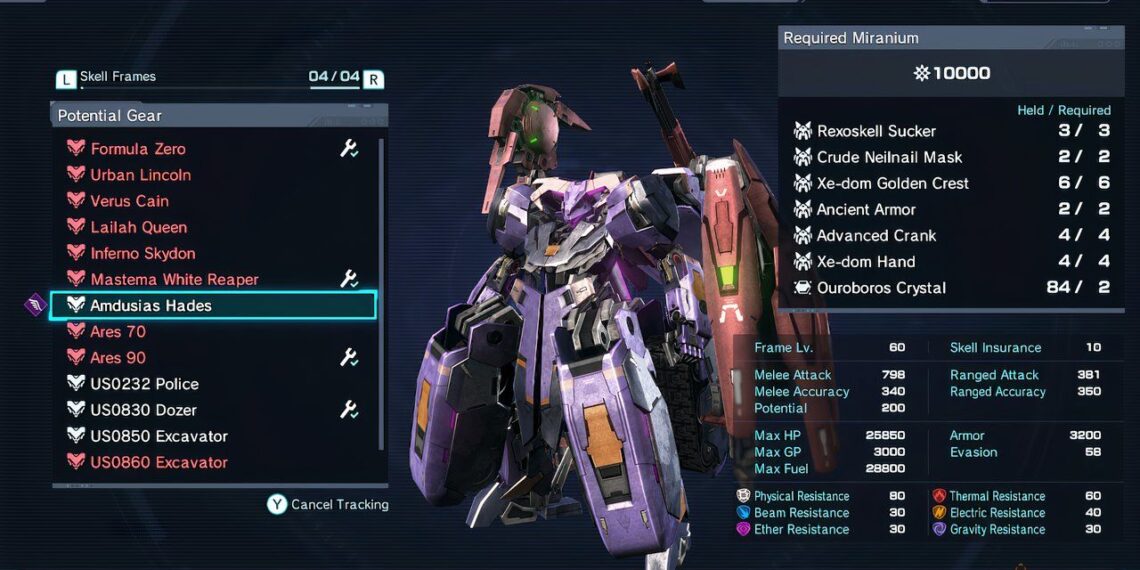Pick the US0232 Police frame

[x=144, y=384]
